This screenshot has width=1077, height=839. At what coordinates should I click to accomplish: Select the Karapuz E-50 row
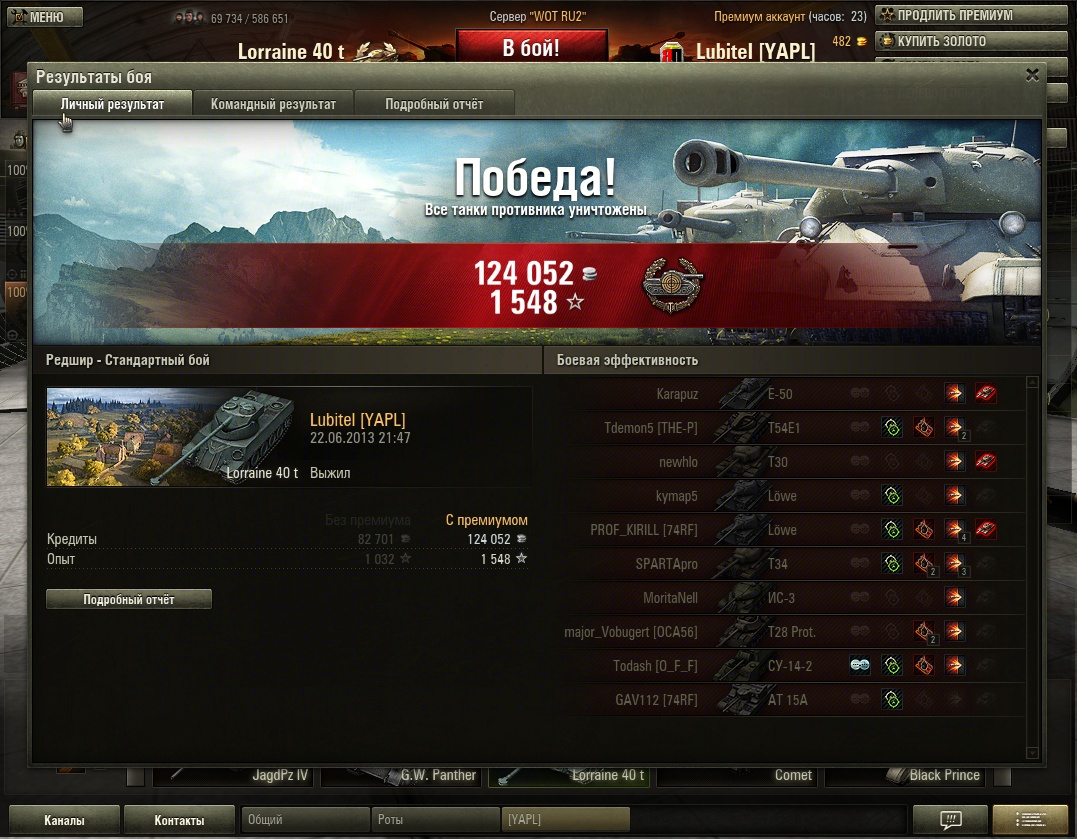(780, 394)
